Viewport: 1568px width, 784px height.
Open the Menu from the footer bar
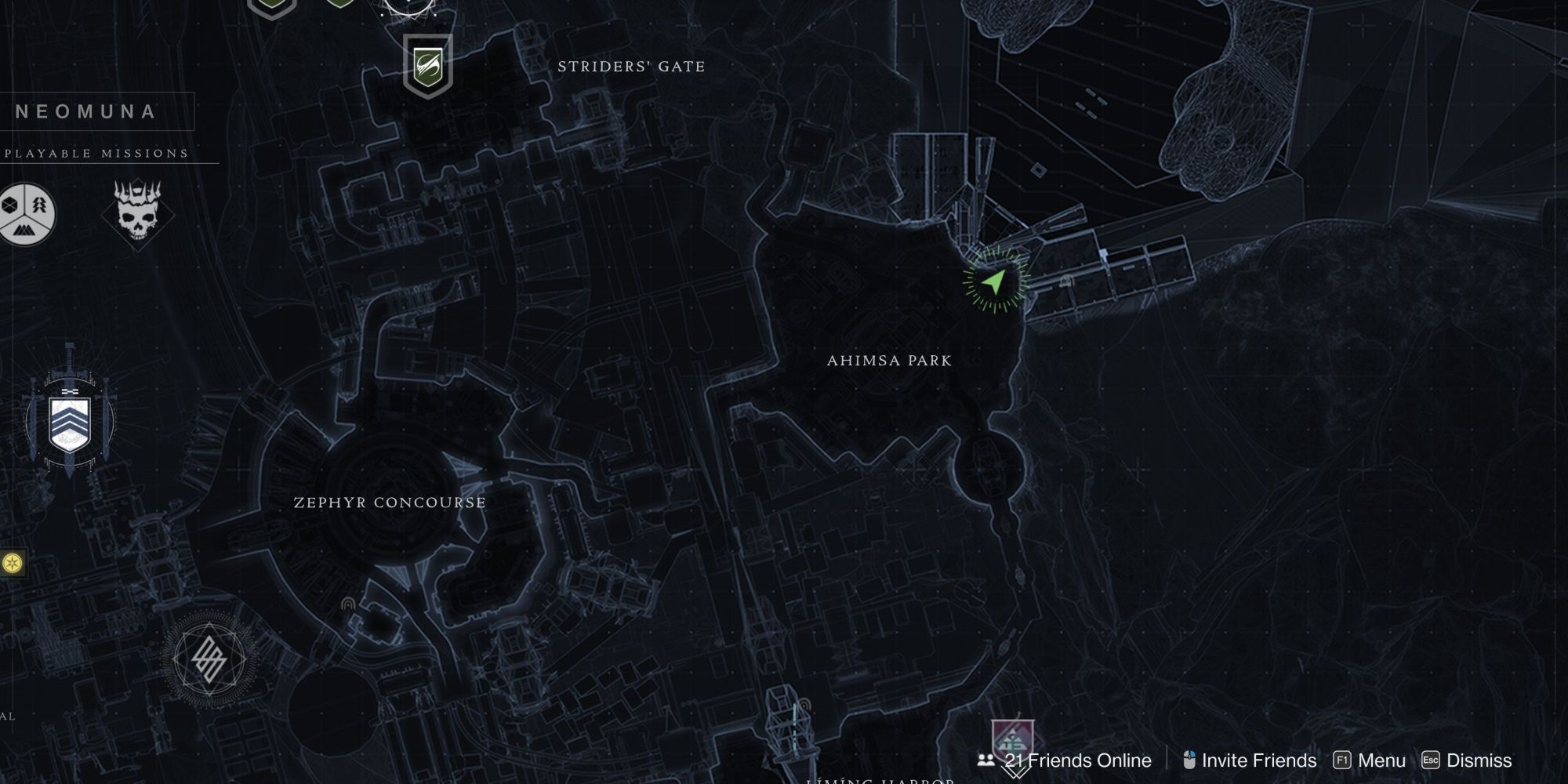[x=1369, y=760]
